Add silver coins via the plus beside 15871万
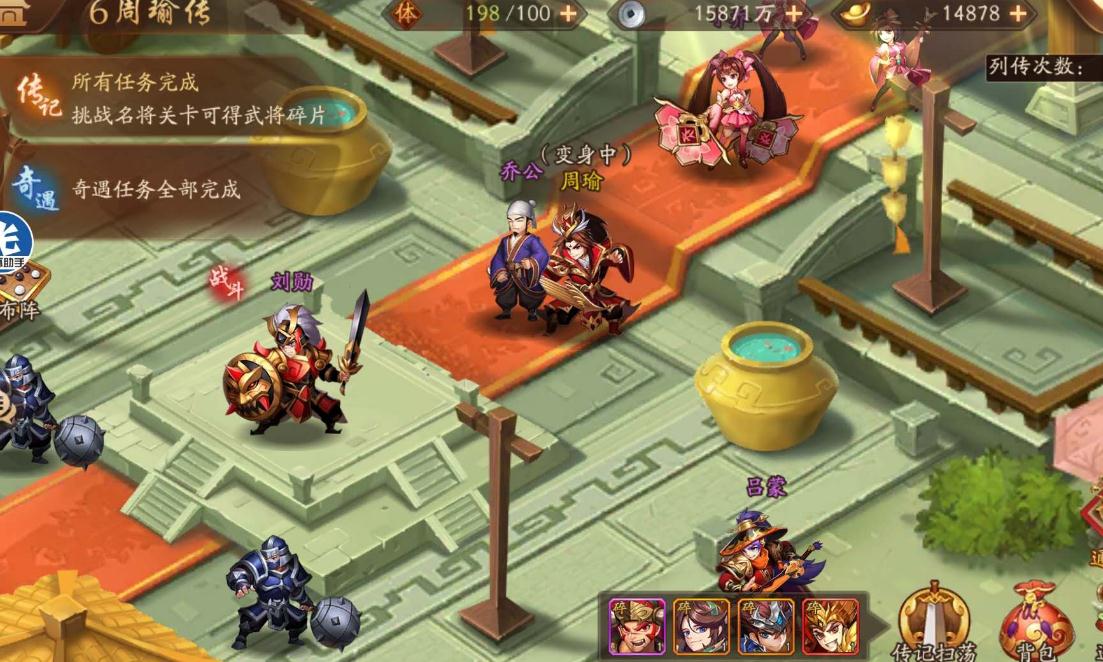The image size is (1103, 662). (795, 14)
